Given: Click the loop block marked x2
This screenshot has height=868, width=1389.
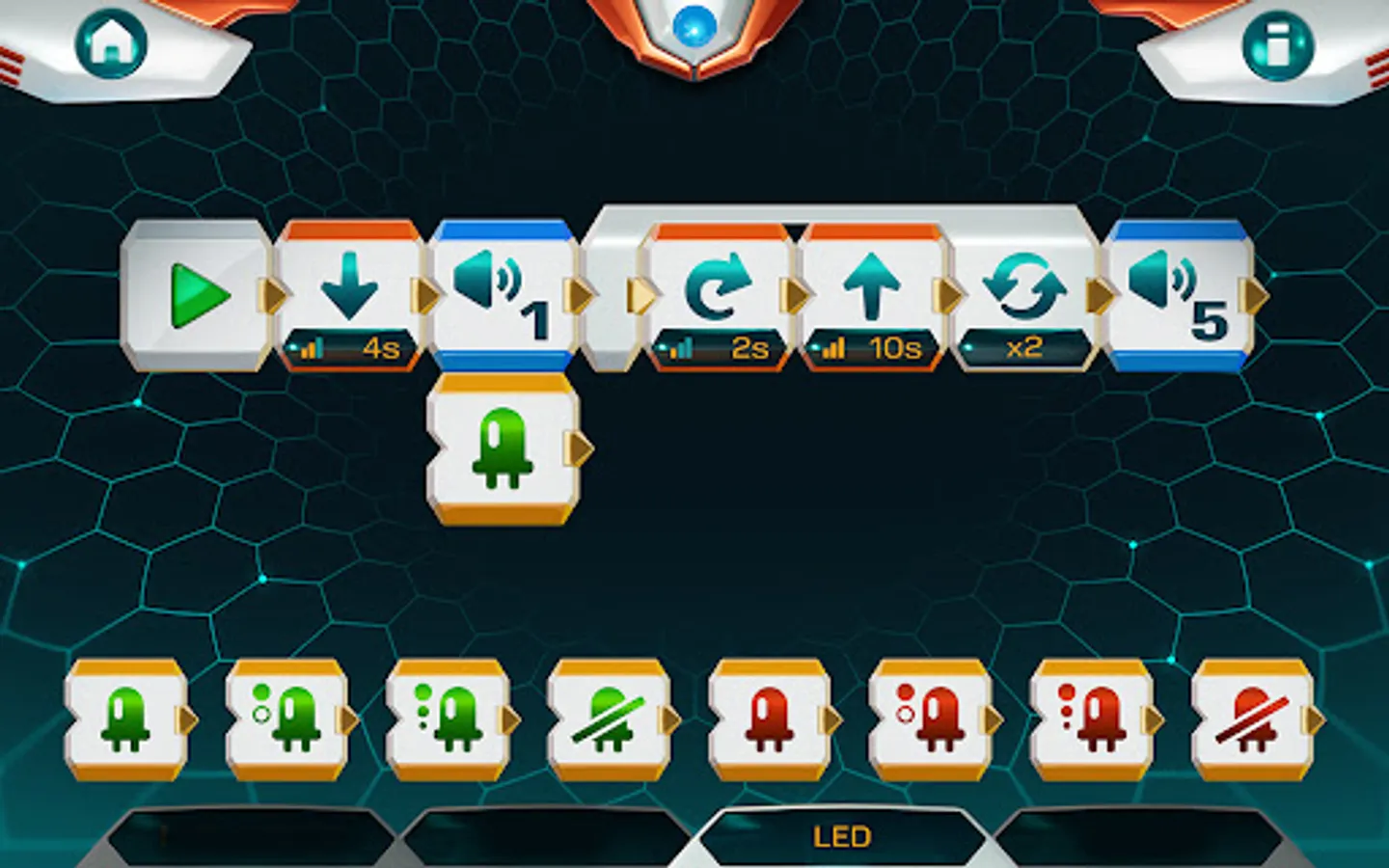Looking at the screenshot, I should [x=1025, y=287].
